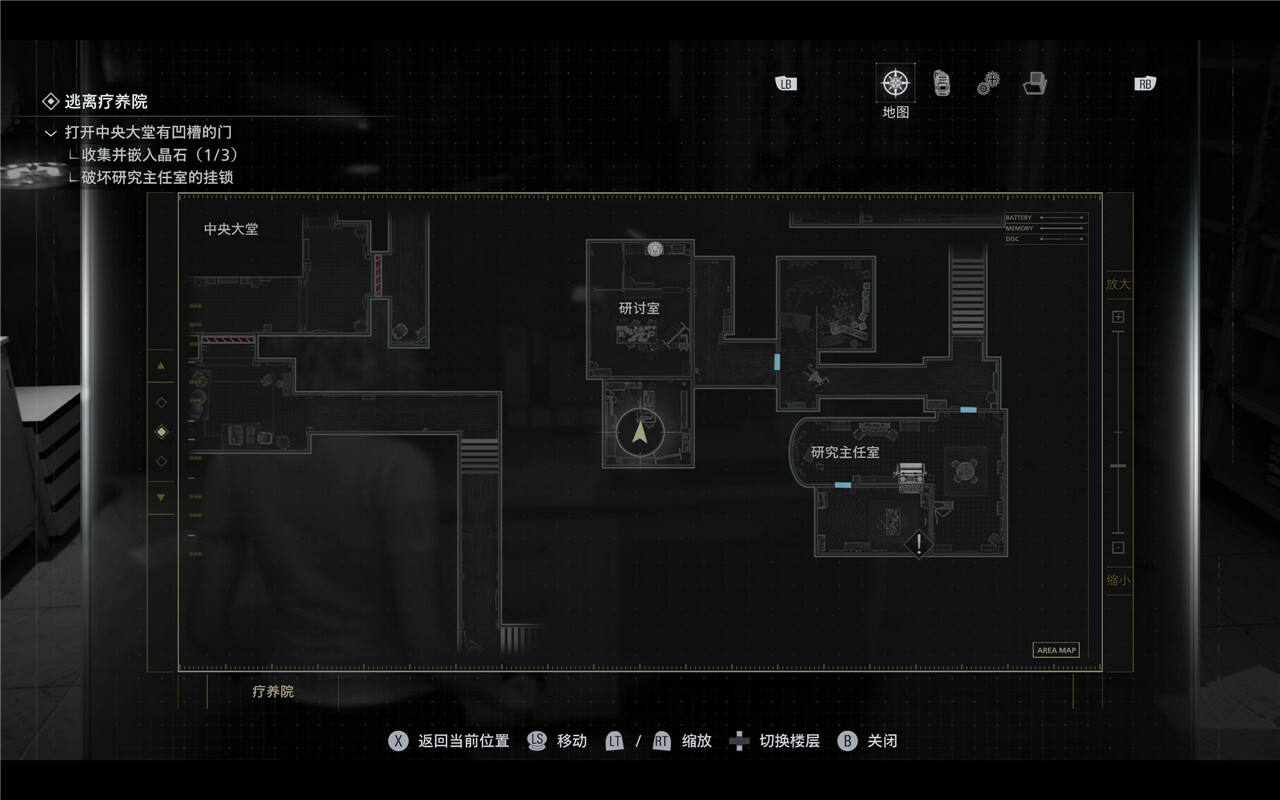1280x800 pixels.
Task: Click the typewriter icon in 研究主任室
Action: point(910,477)
